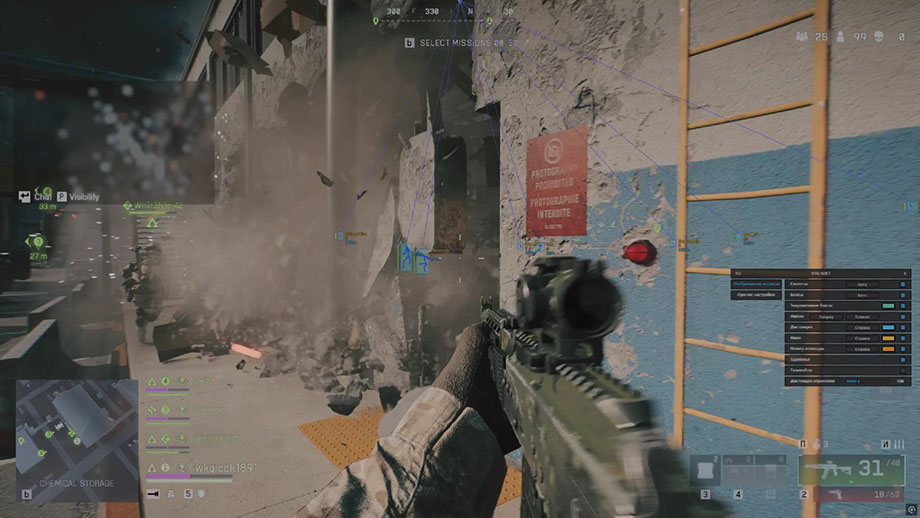Pick the orange team number color swatch
The height and width of the screenshot is (518, 920).
click(x=888, y=348)
